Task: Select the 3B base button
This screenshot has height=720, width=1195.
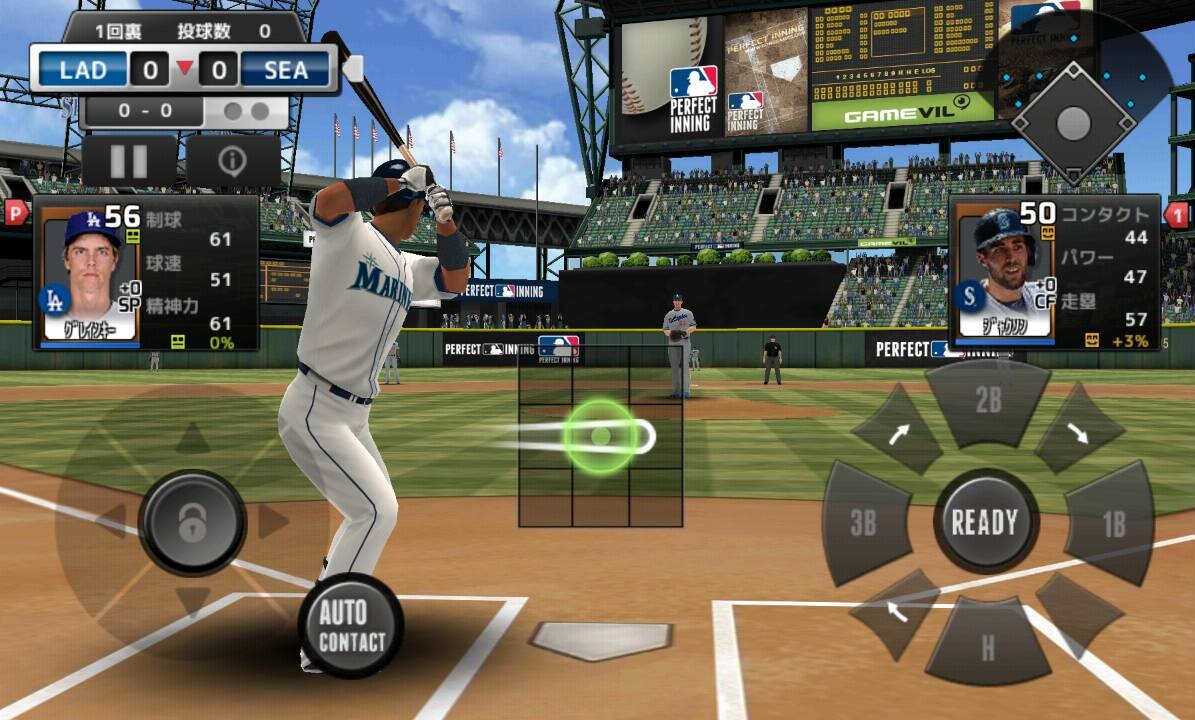Action: click(864, 523)
